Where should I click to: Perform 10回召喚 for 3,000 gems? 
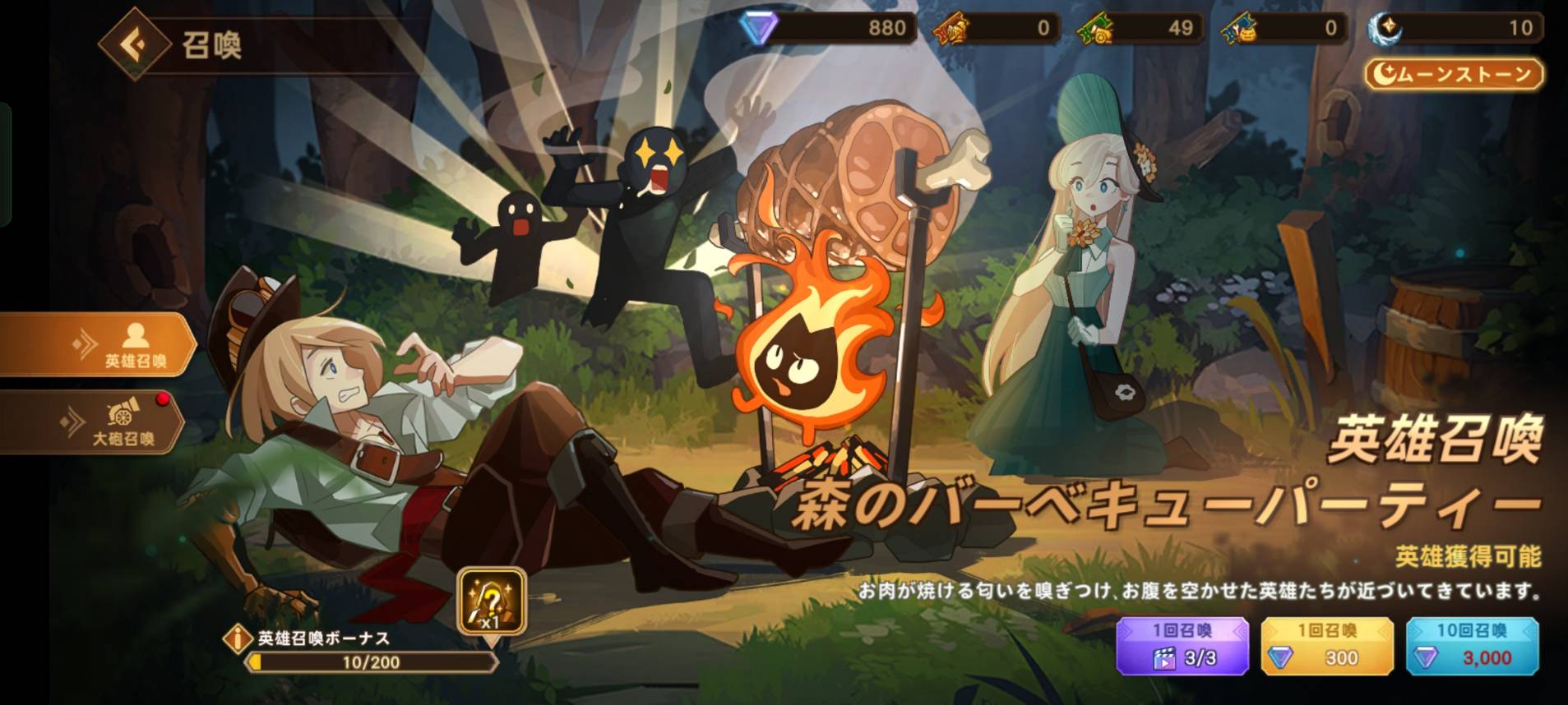pyautogui.click(x=1472, y=646)
